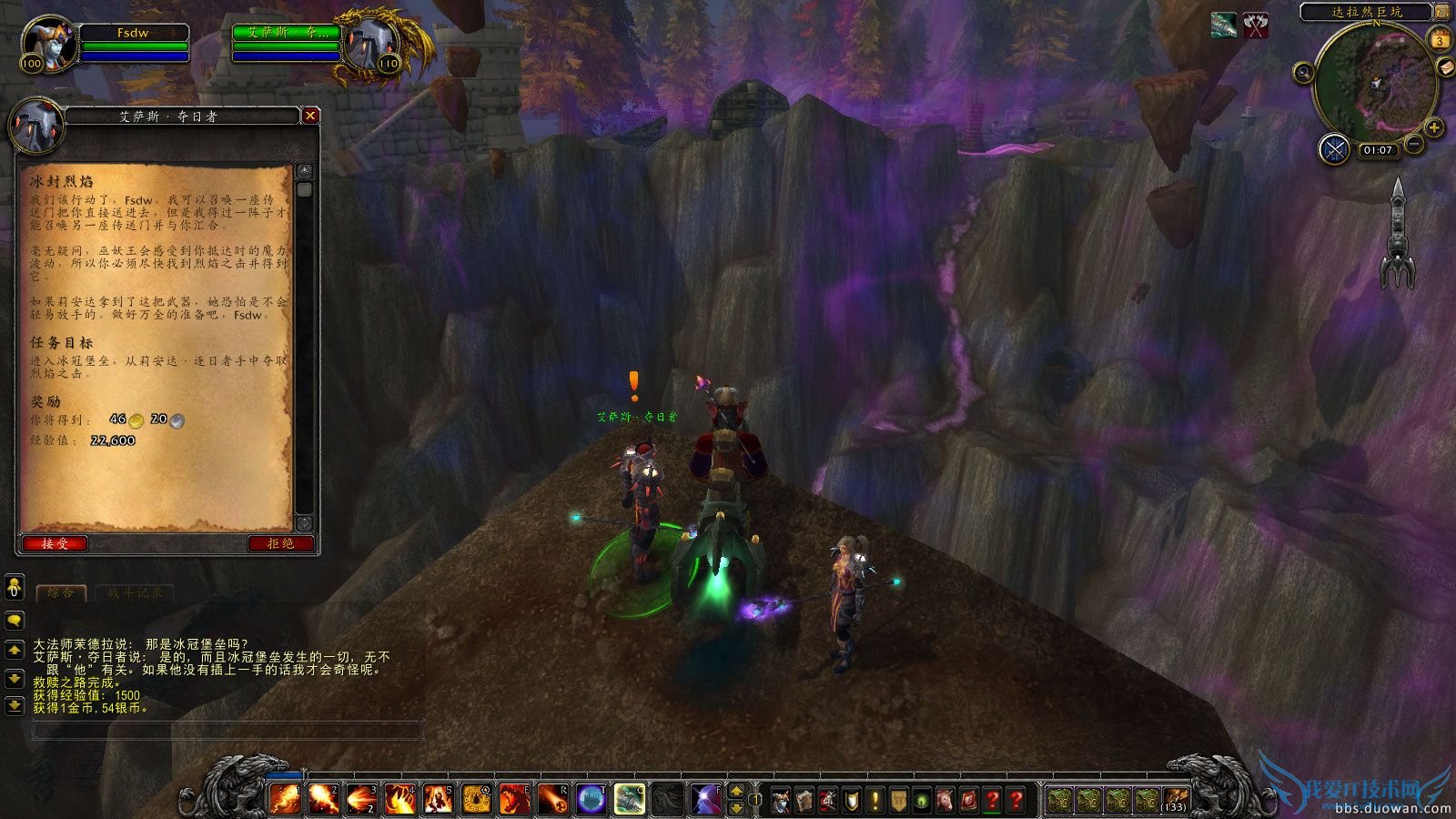
Task: Accept the quest with the 接受 button
Action: click(55, 543)
